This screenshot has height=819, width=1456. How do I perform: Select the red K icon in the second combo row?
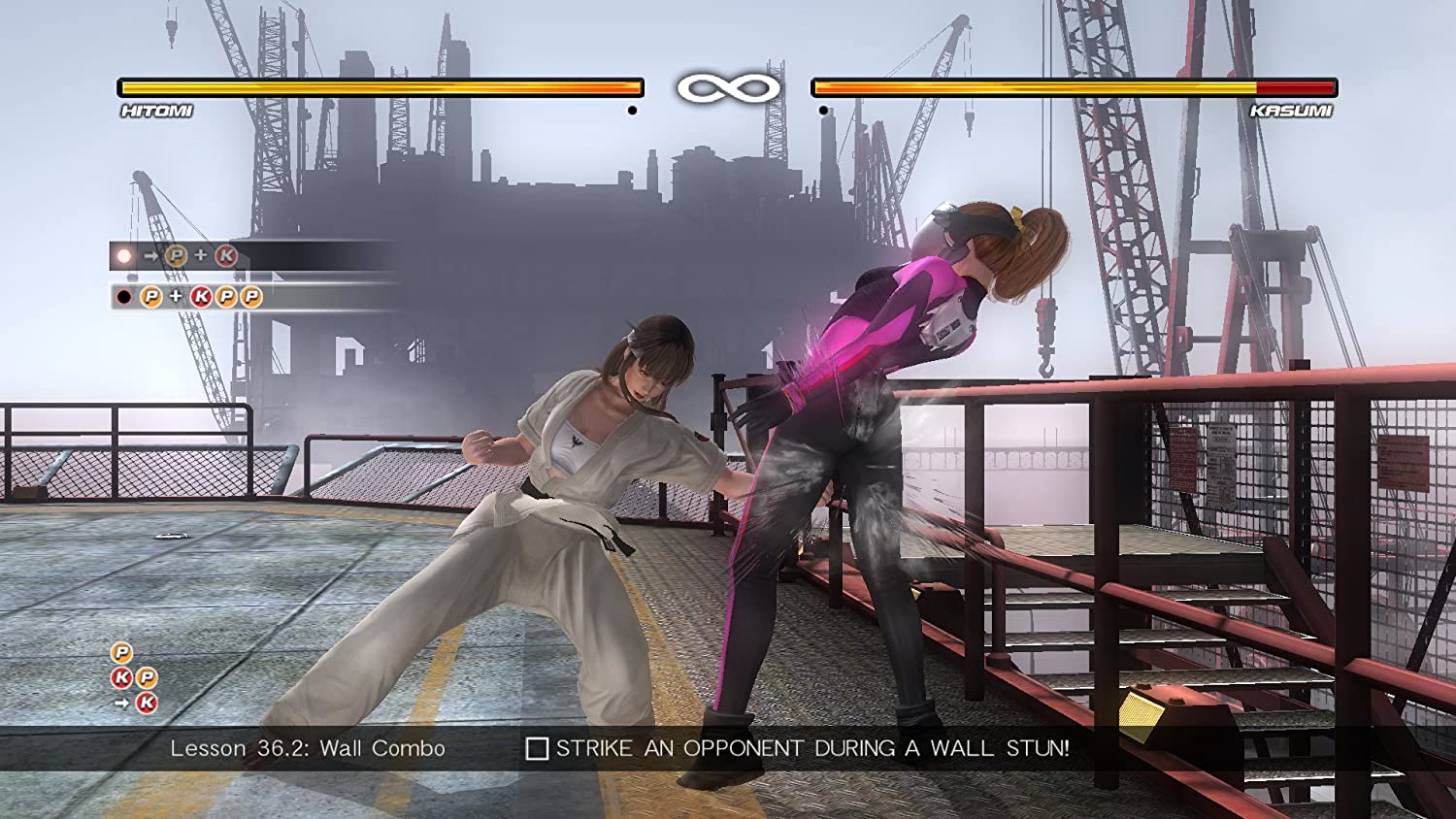(201, 296)
